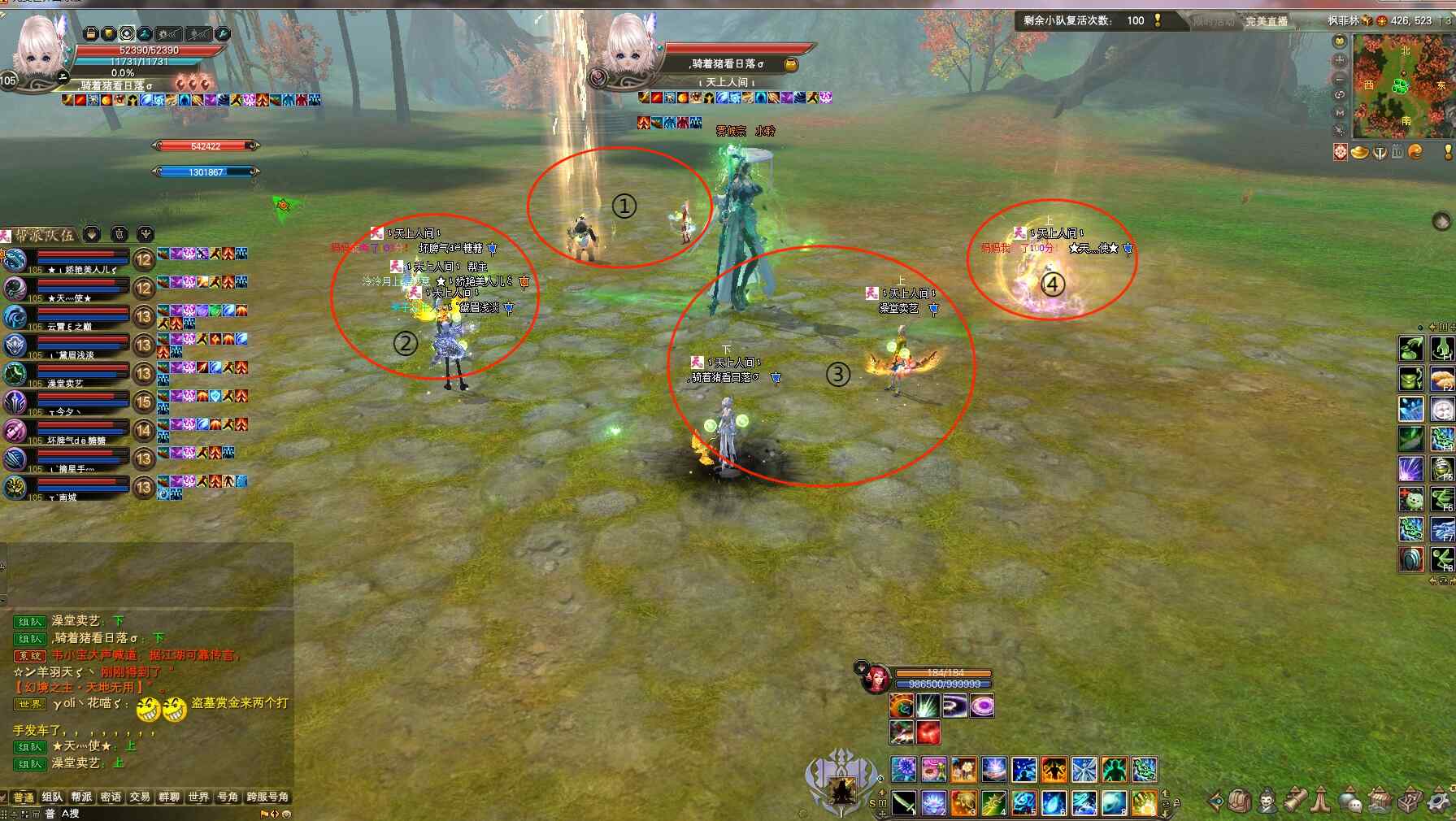
Task: Click the pet's purple ring skill icon
Action: click(982, 706)
